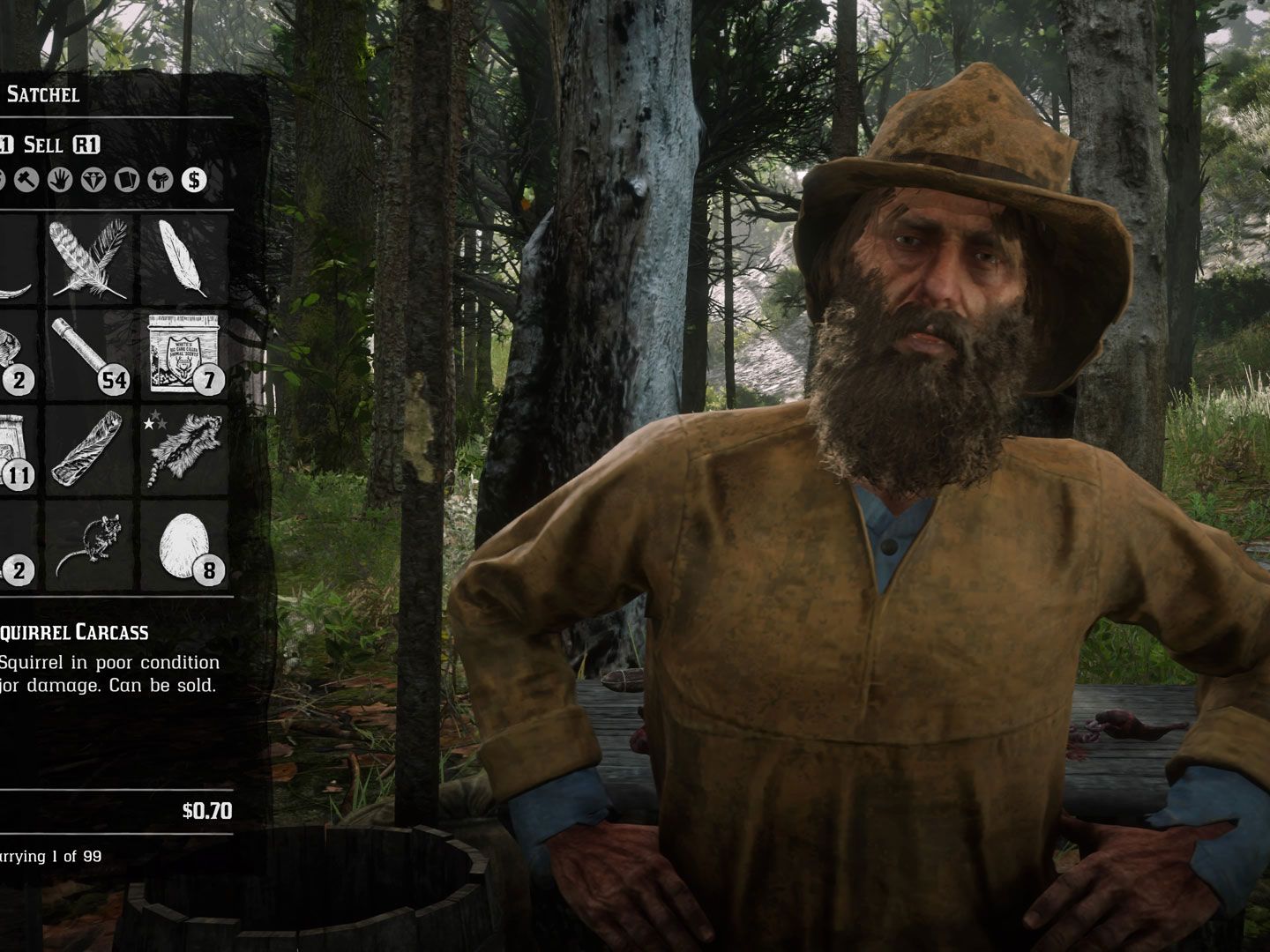Select the dollar sign sell category icon
This screenshot has width=1270, height=952.
coord(193,180)
